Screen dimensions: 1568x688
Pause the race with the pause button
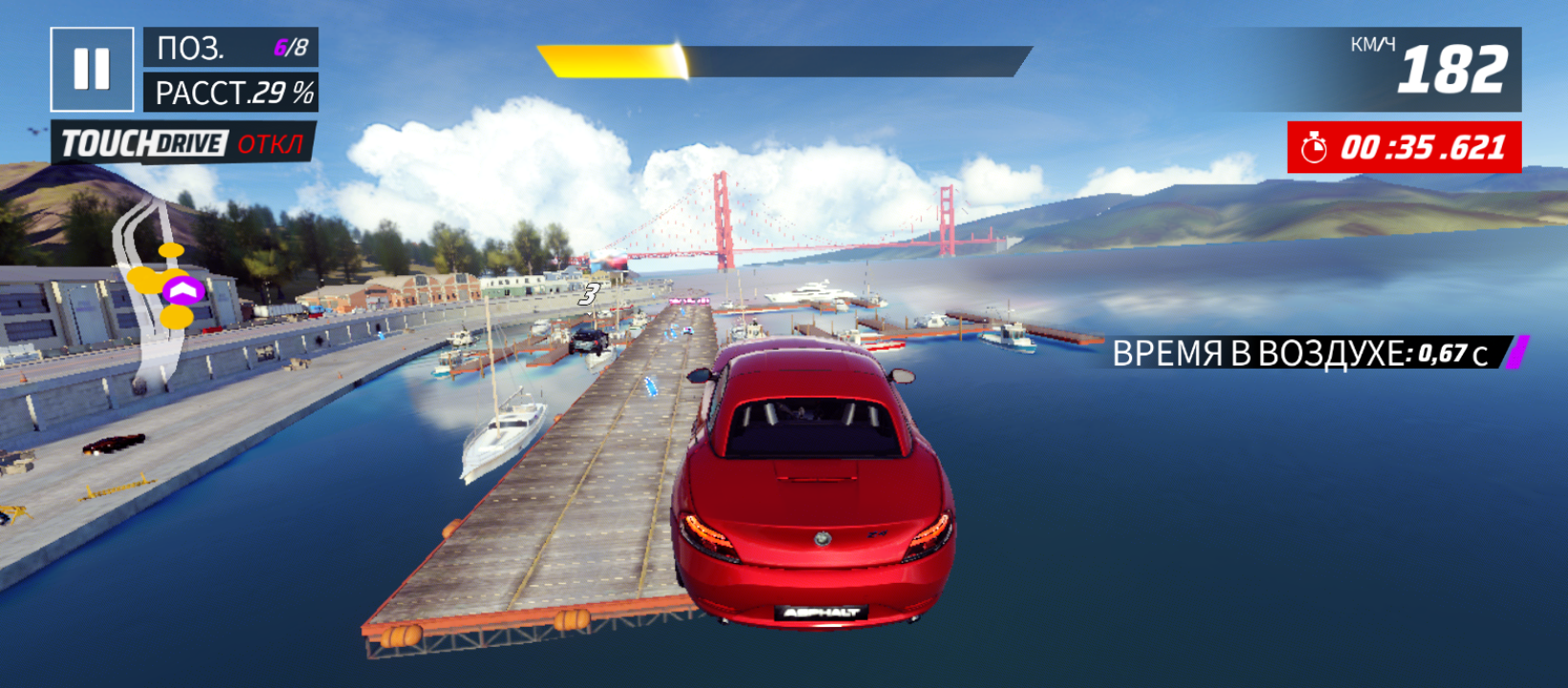coord(92,69)
